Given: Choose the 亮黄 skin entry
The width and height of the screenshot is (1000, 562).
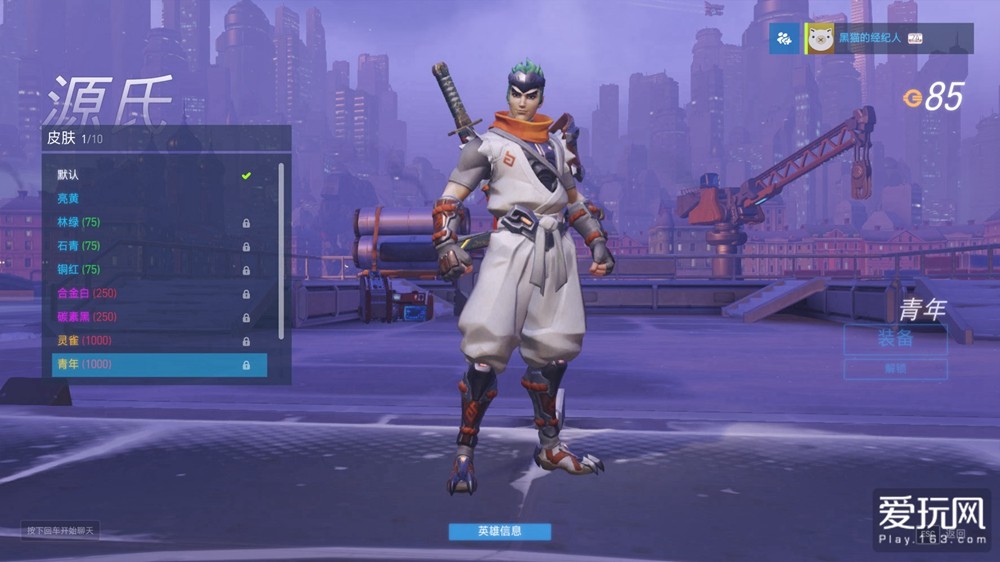Looking at the screenshot, I should tap(158, 199).
